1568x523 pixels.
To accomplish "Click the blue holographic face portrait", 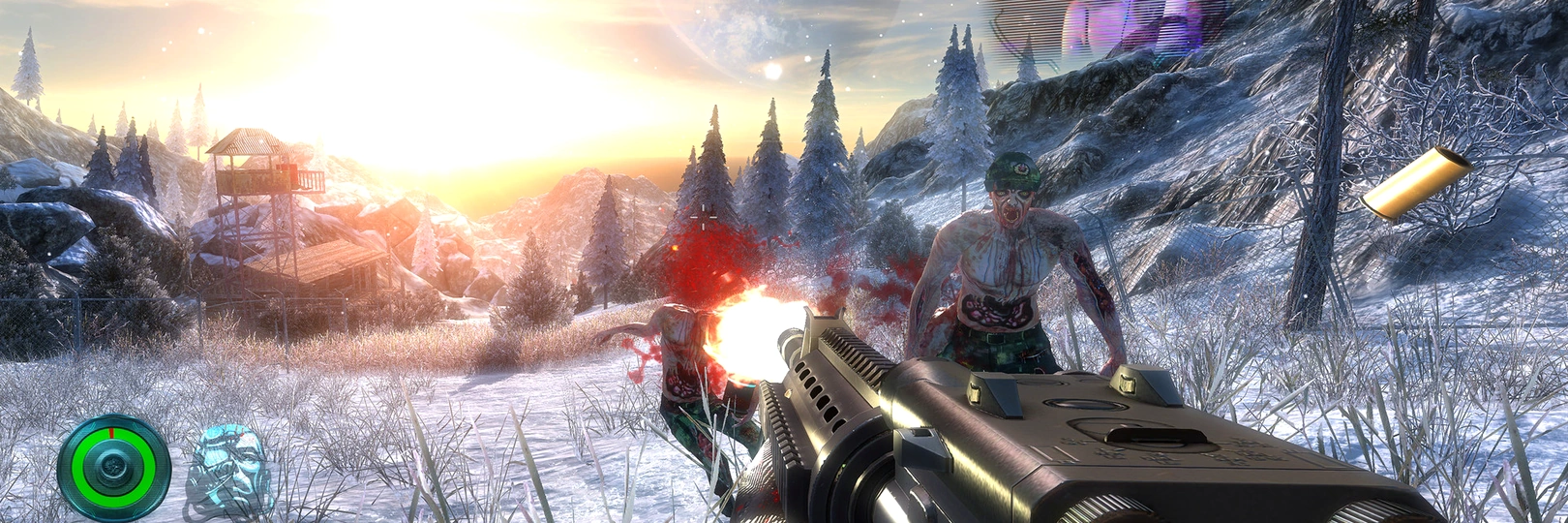I will click(226, 470).
